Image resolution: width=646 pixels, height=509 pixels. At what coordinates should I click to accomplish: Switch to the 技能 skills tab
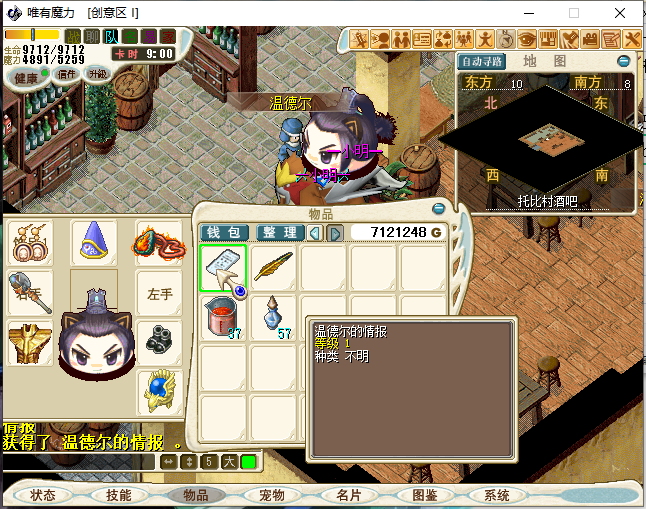(119, 495)
